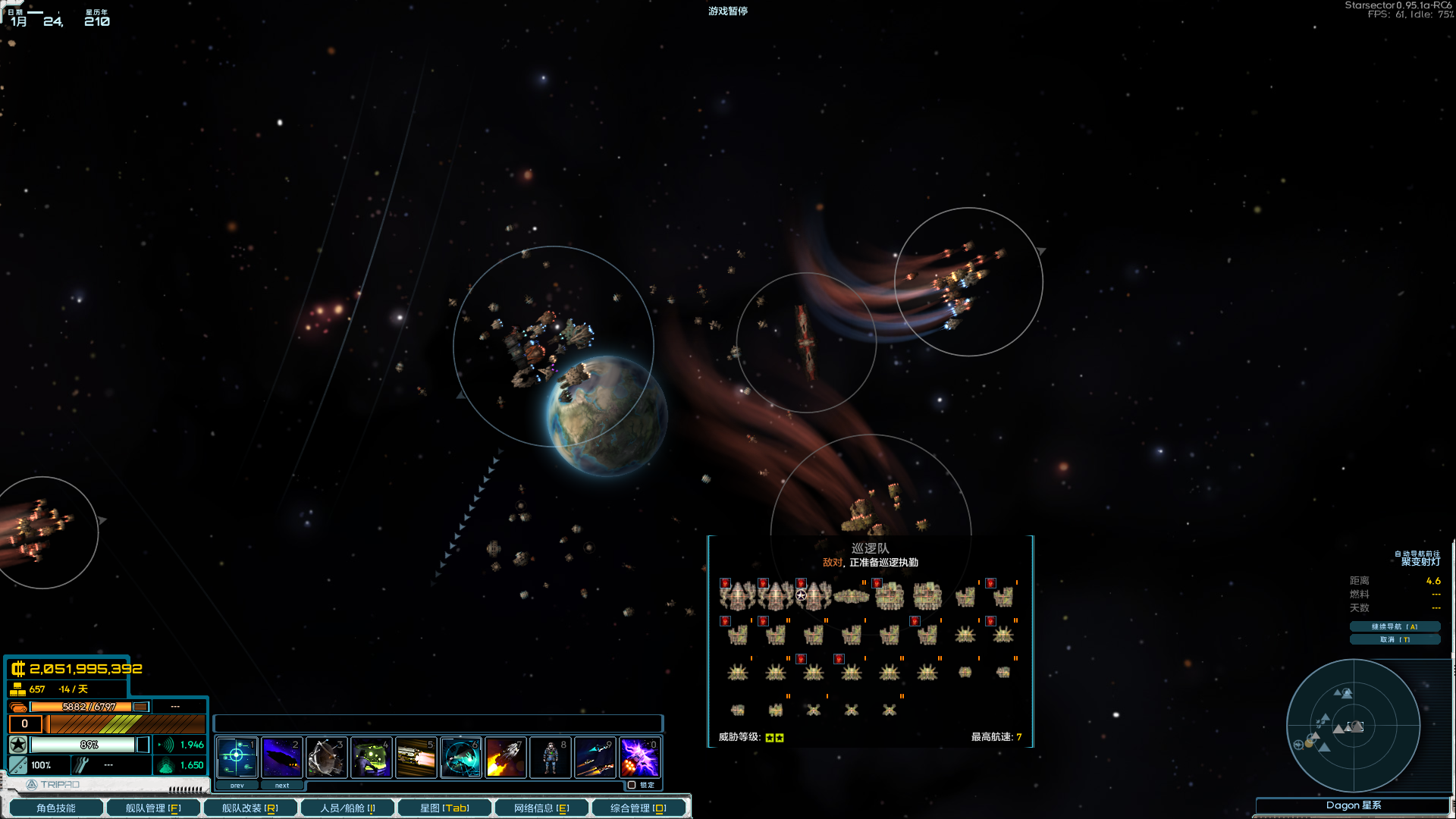Open the 网络信息 intel screen

click(541, 808)
